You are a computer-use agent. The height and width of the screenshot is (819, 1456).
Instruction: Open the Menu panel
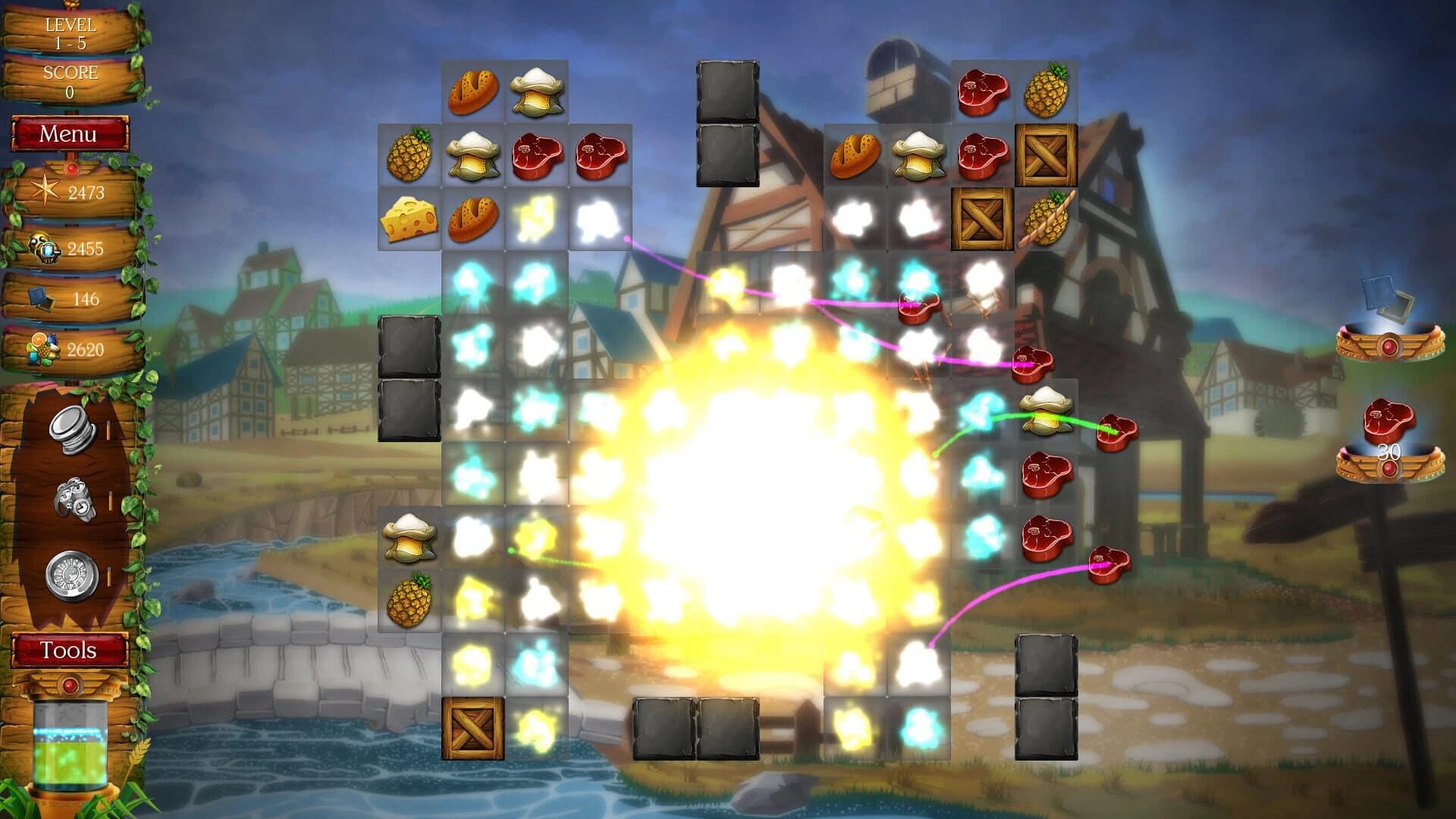[70, 133]
